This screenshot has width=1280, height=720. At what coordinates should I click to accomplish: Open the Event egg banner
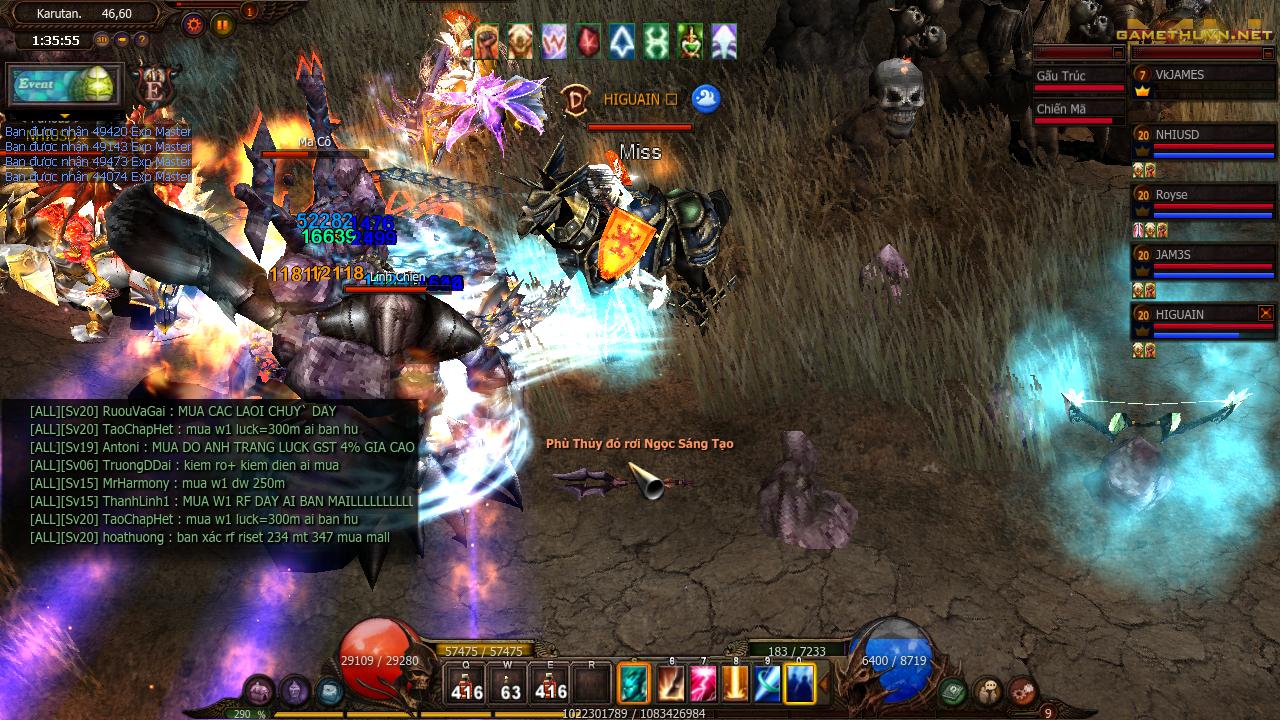tap(64, 85)
